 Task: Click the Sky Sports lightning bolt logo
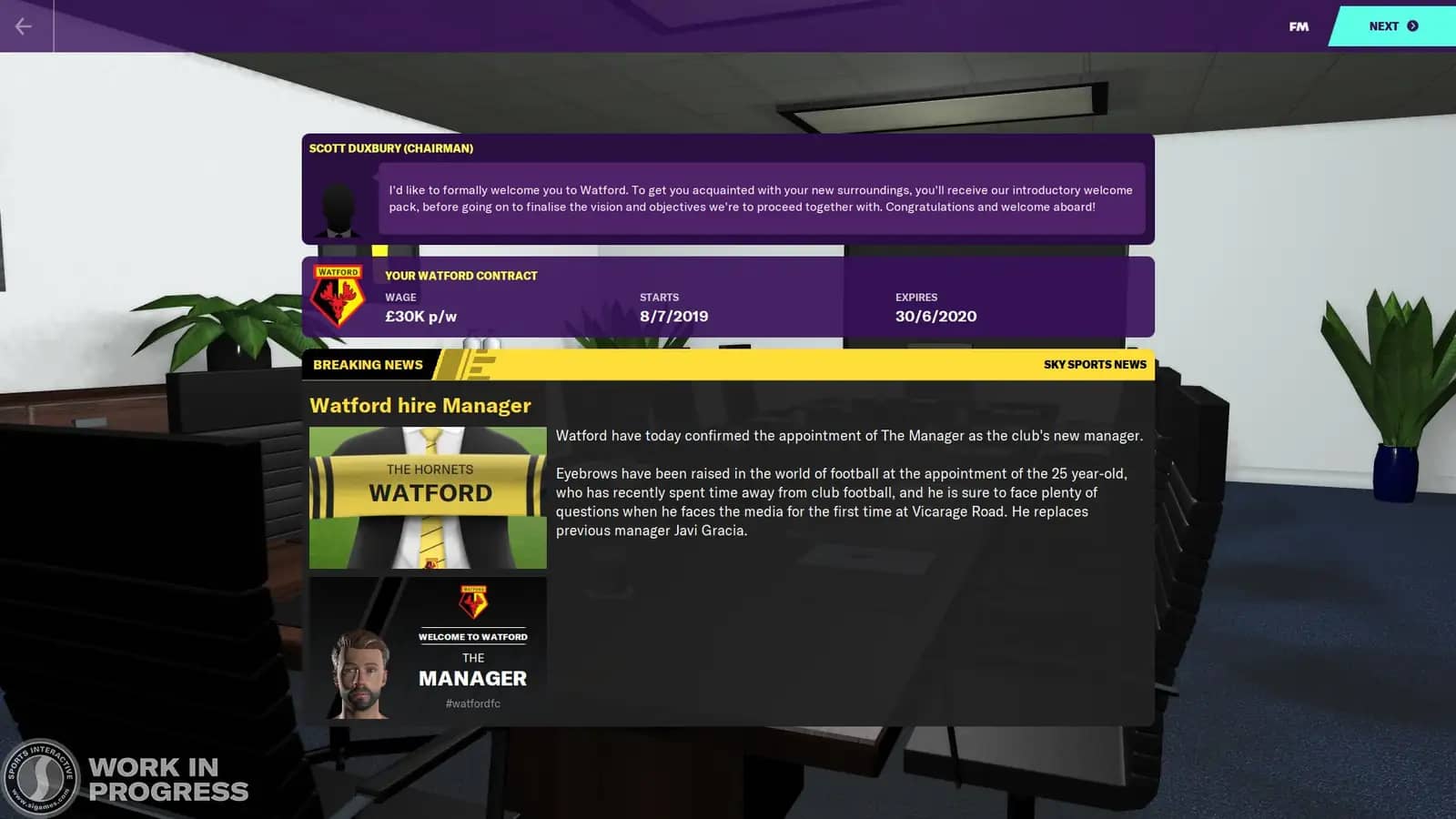click(475, 364)
